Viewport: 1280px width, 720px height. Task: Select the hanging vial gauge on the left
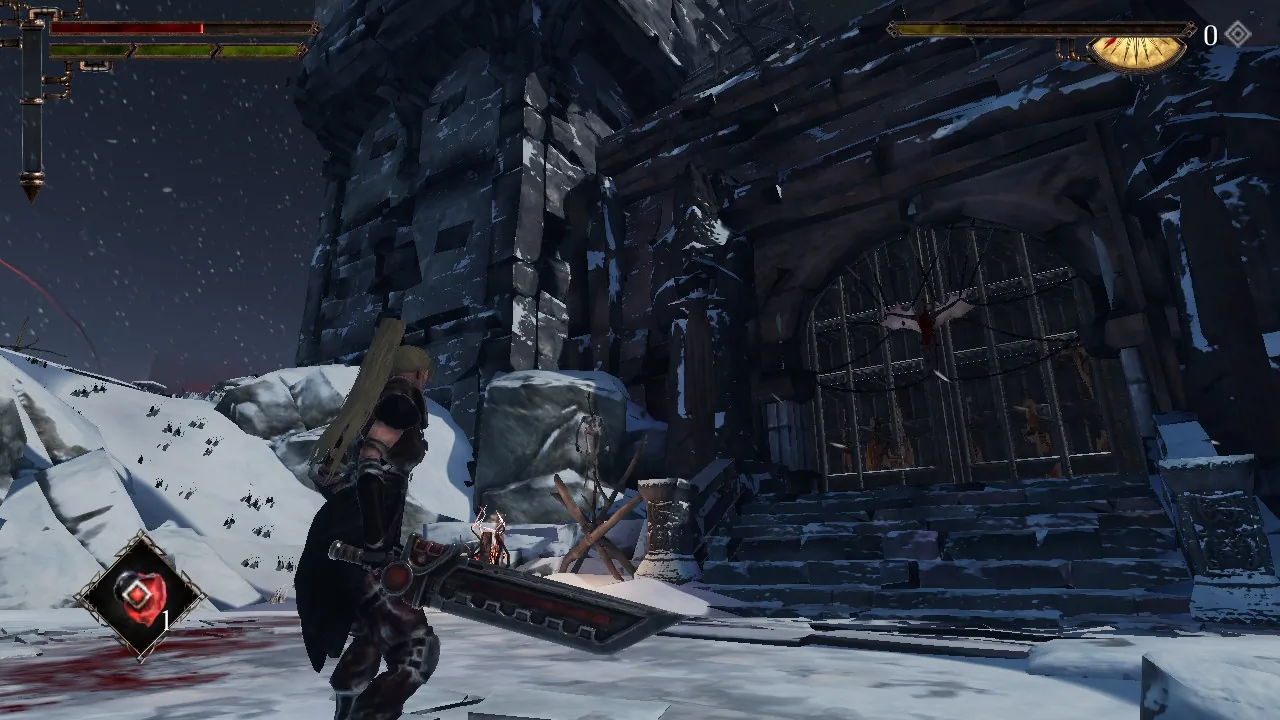(32, 110)
